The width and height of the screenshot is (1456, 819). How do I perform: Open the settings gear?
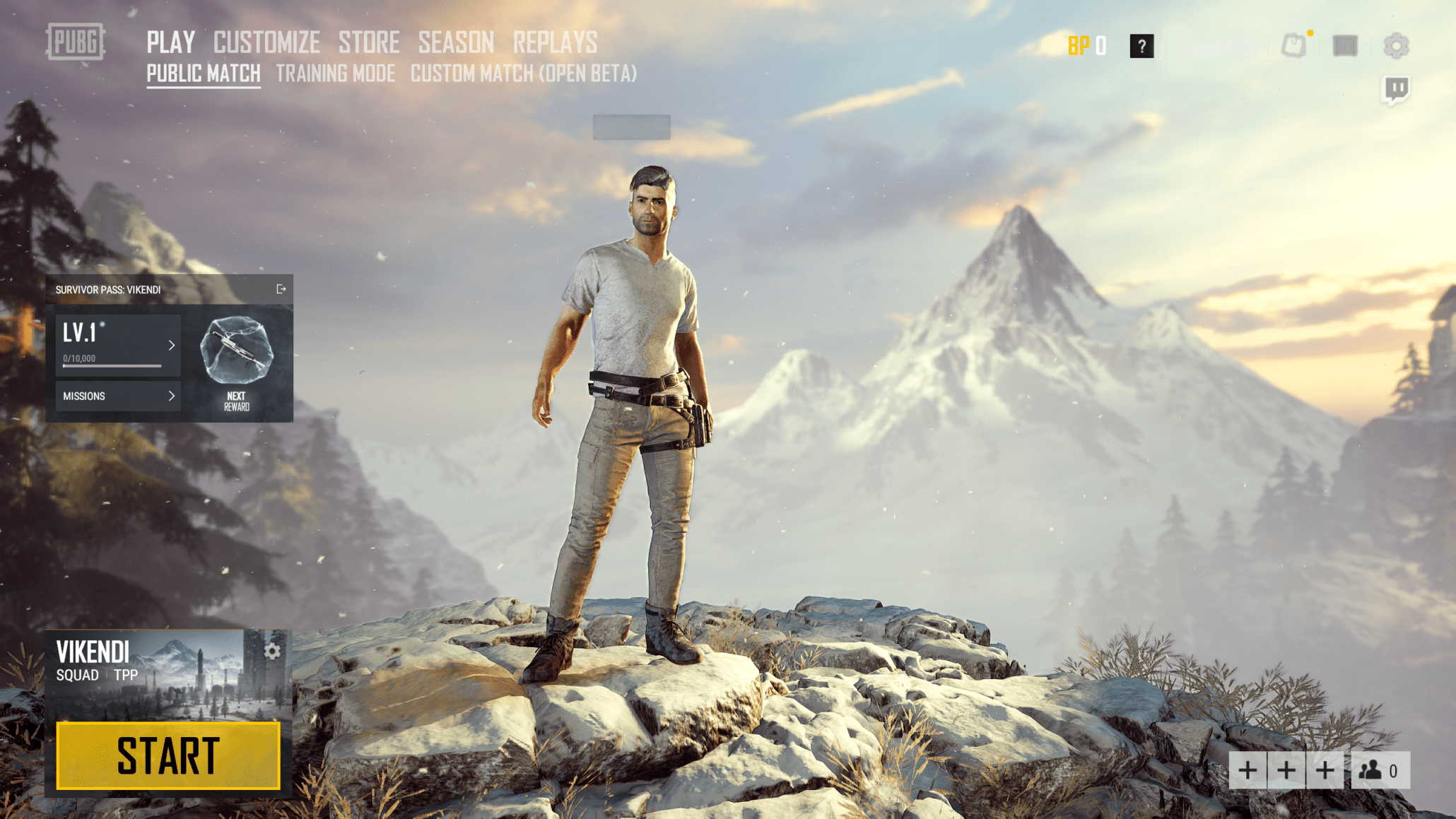(1396, 45)
